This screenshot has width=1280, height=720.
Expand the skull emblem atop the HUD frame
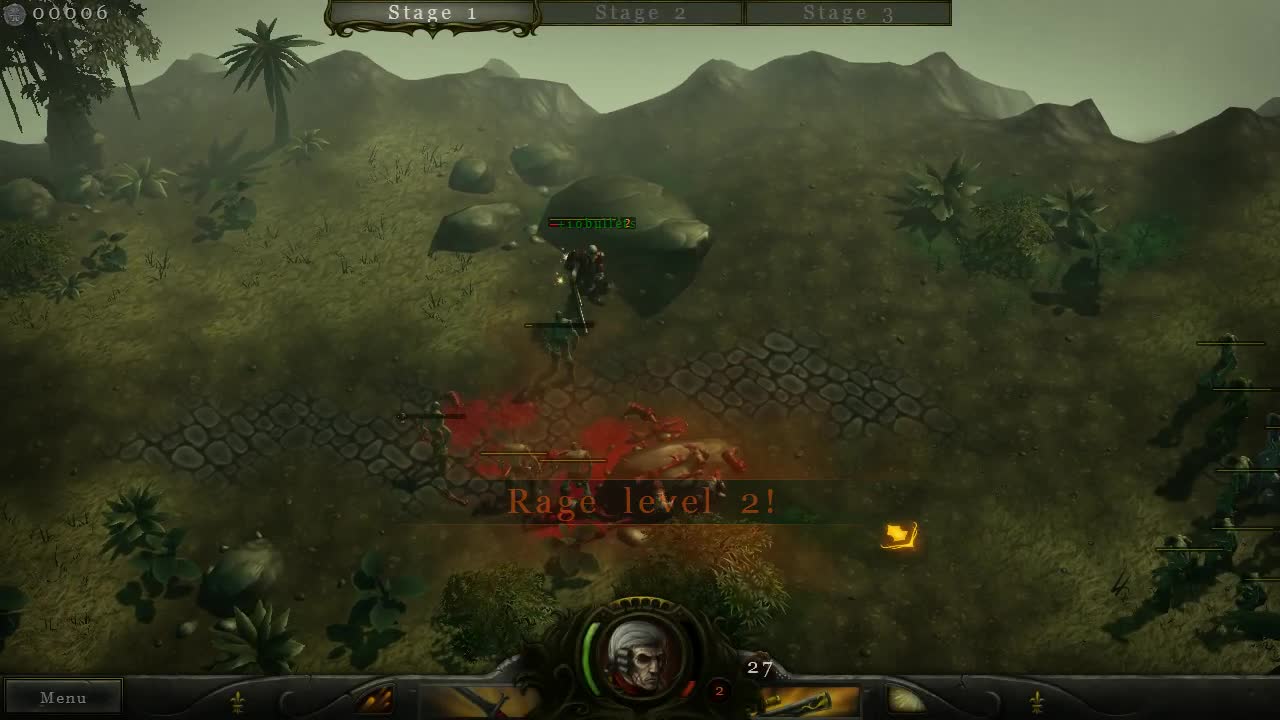pyautogui.click(x=640, y=602)
